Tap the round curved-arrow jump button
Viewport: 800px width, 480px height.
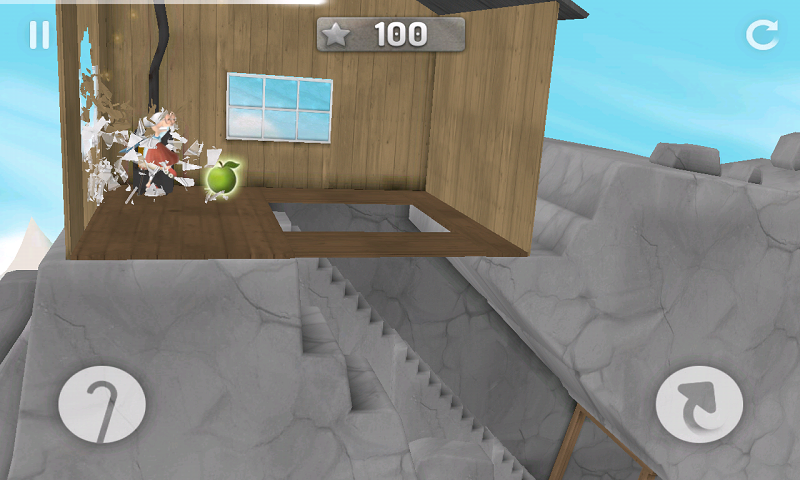(699, 405)
